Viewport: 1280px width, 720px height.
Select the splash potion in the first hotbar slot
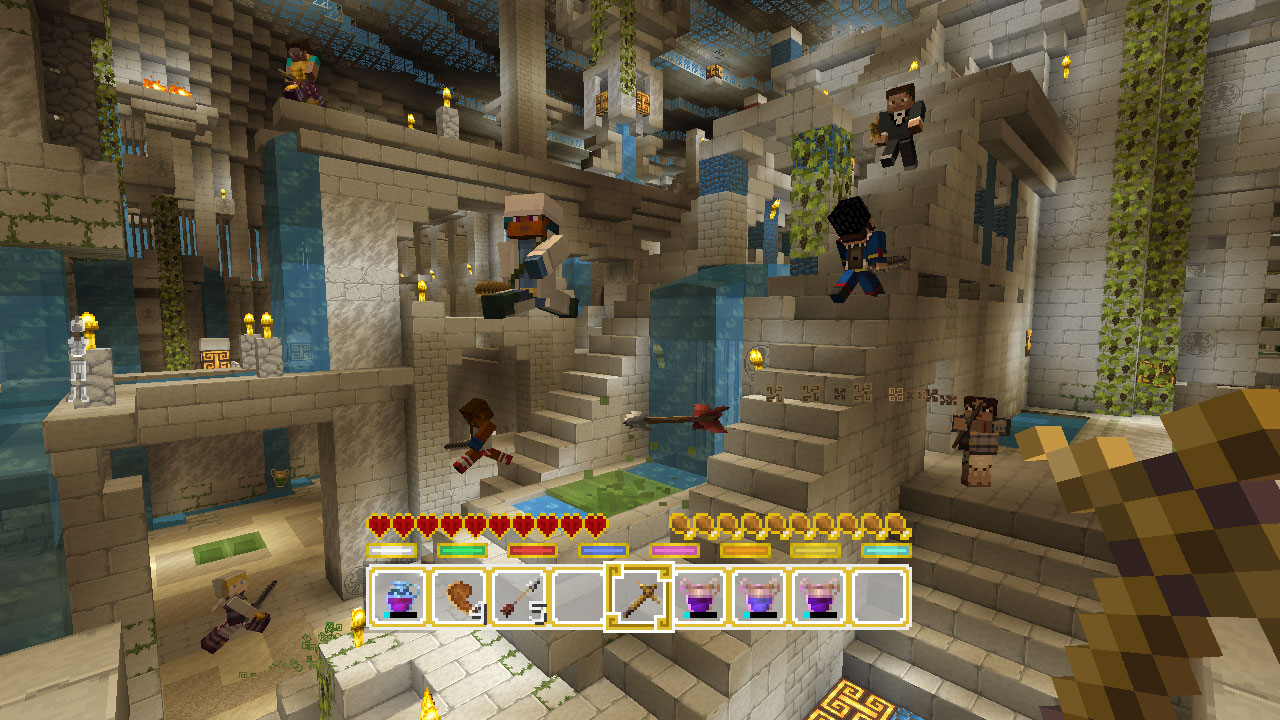click(x=397, y=597)
